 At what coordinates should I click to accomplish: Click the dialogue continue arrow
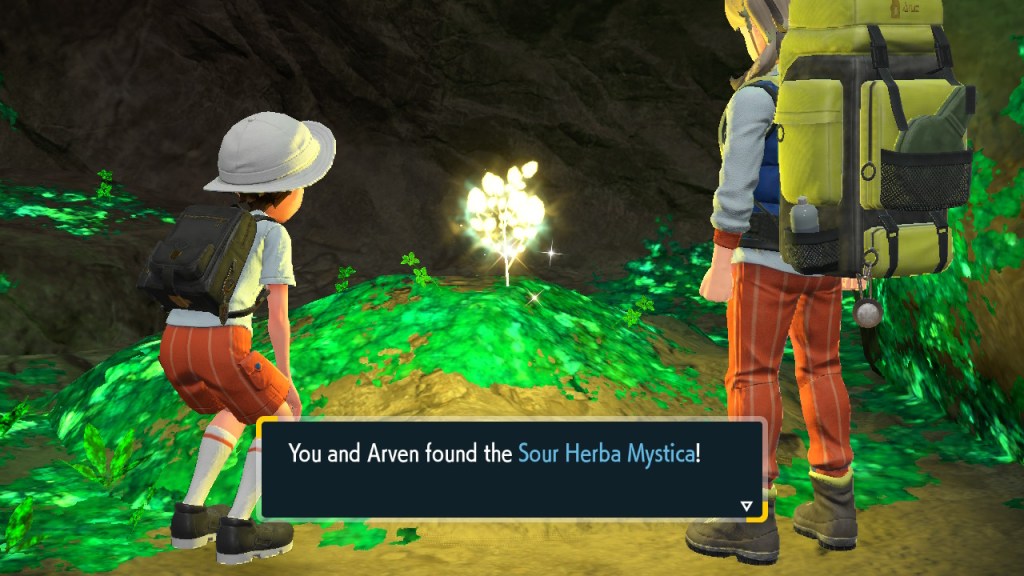746,506
